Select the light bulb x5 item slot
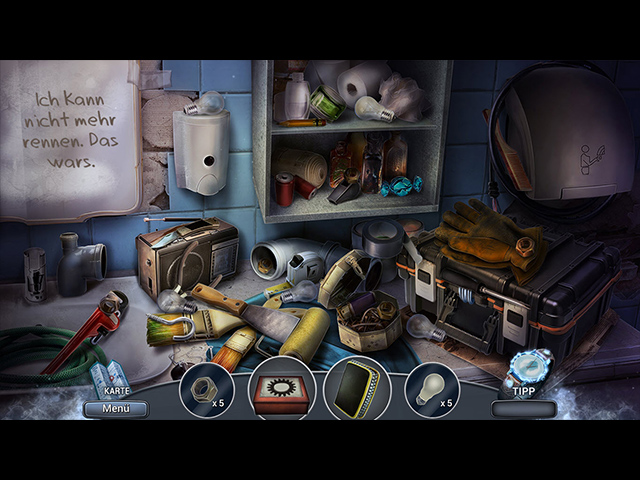The image size is (640, 480). 431,389
